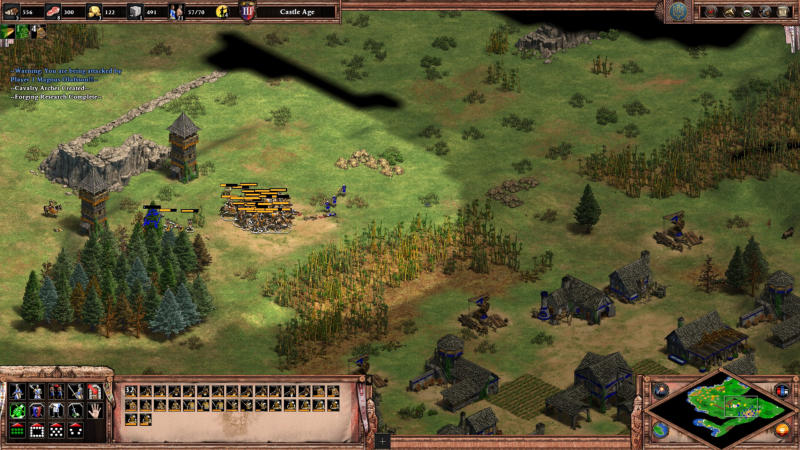
Task: Click the plus button beside the unit panel
Action: pos(382,440)
